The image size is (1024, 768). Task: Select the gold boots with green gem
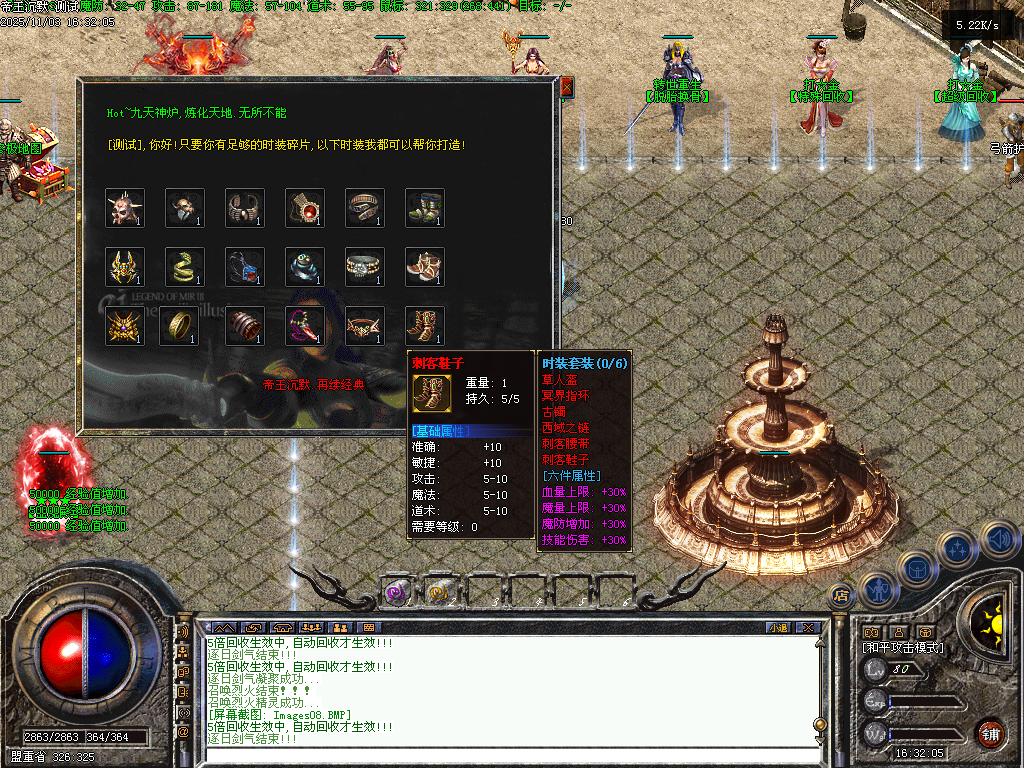[x=425, y=326]
